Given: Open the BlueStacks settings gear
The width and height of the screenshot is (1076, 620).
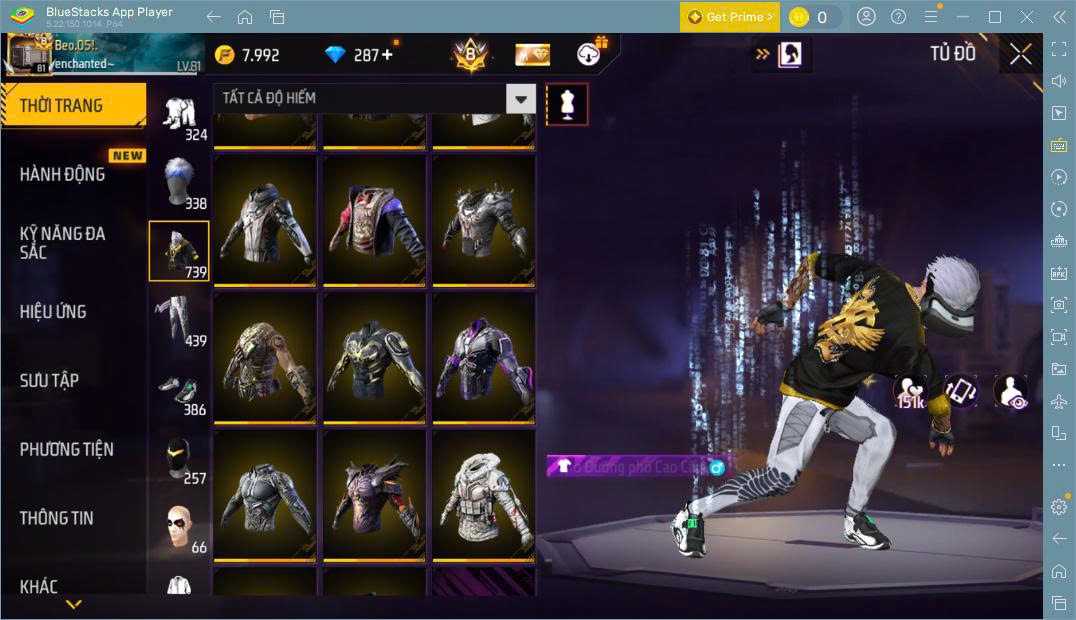Looking at the screenshot, I should pyautogui.click(x=1059, y=507).
